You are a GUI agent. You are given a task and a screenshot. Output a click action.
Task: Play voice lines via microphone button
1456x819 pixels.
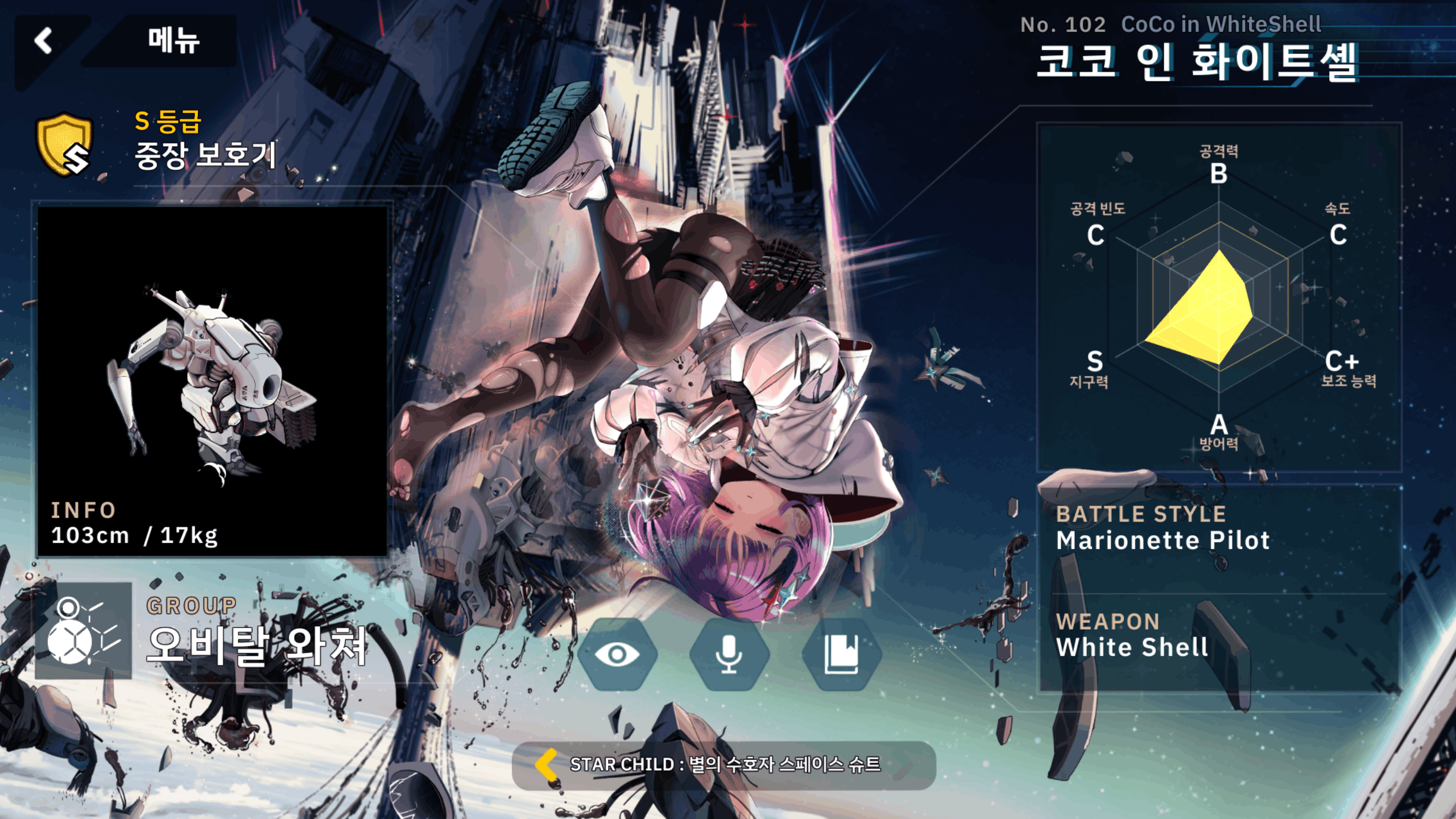(729, 654)
